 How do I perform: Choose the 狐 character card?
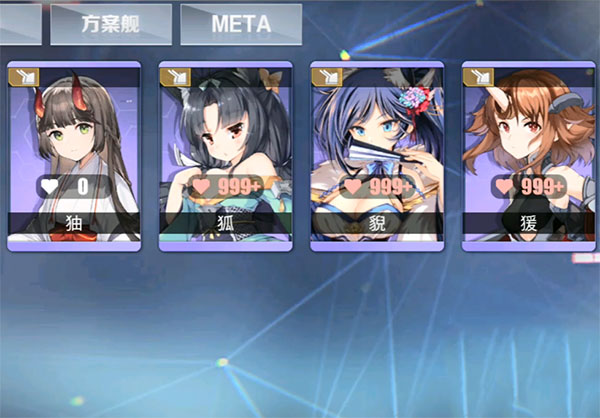click(225, 155)
